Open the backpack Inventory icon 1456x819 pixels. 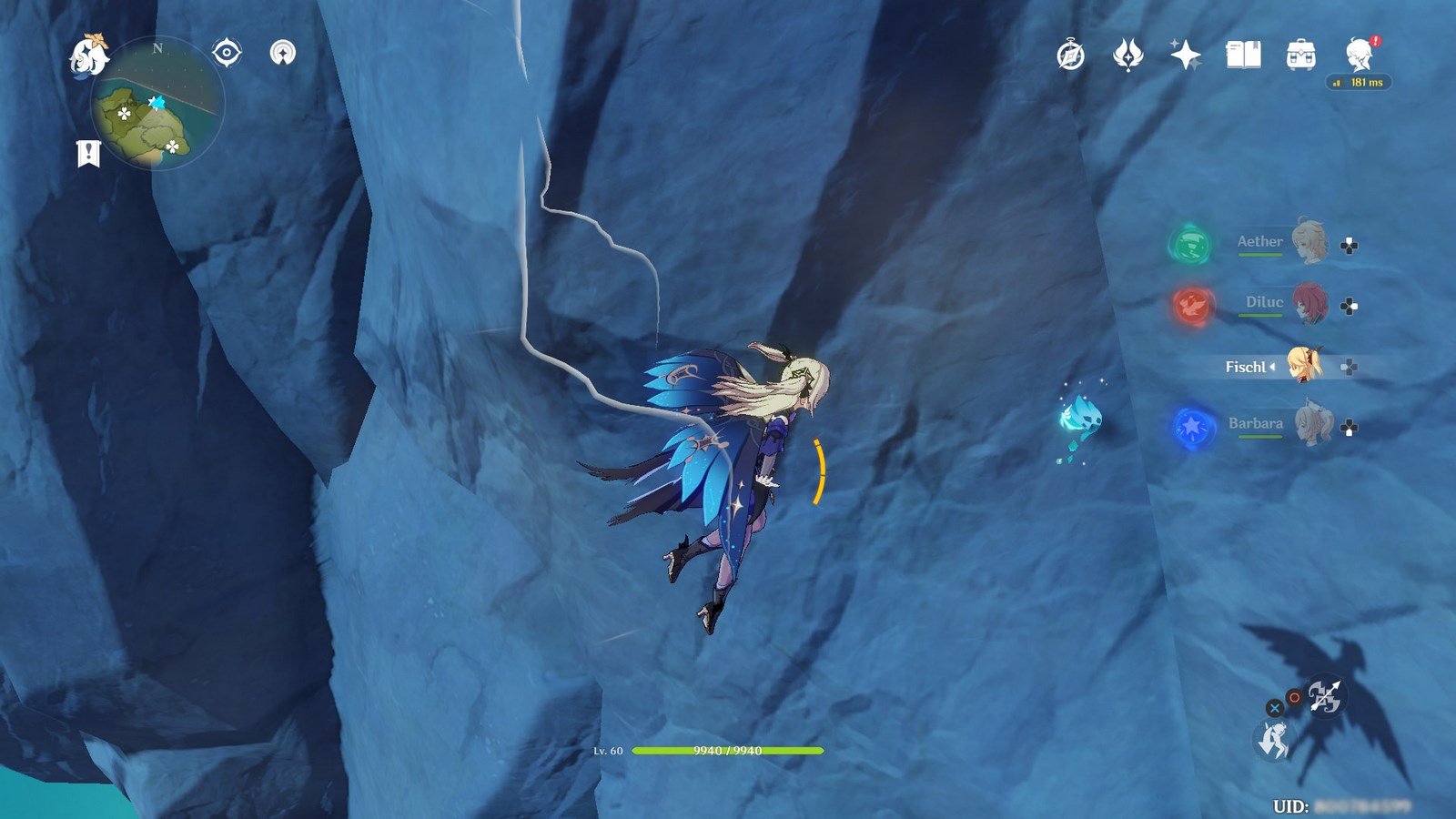click(x=1300, y=56)
